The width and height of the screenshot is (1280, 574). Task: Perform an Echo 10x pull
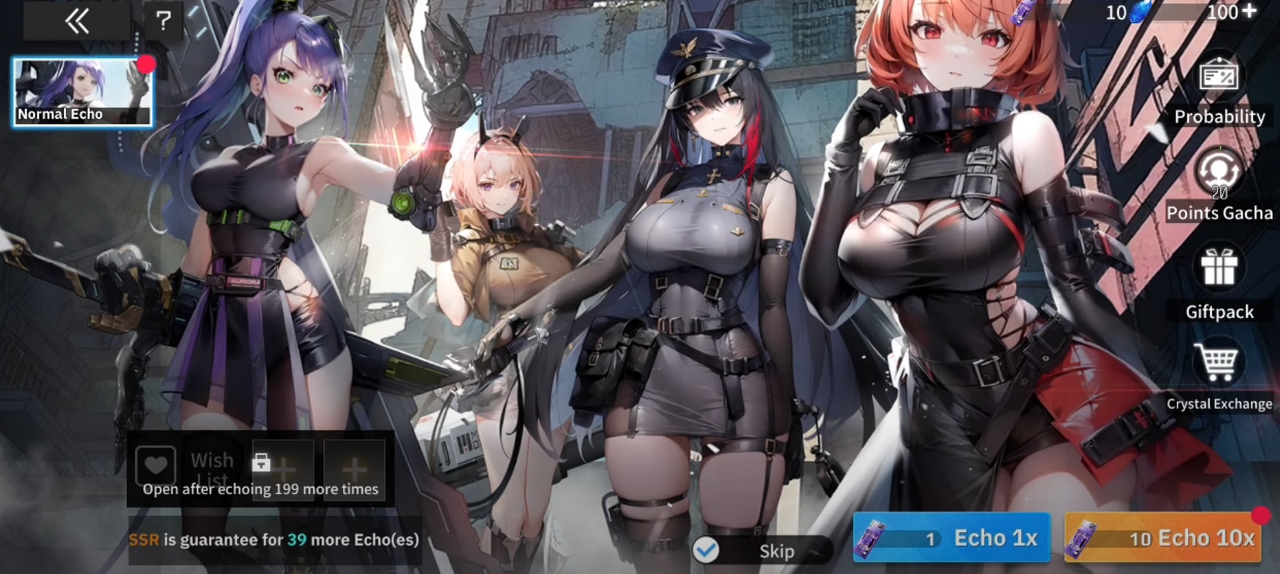click(1161, 538)
